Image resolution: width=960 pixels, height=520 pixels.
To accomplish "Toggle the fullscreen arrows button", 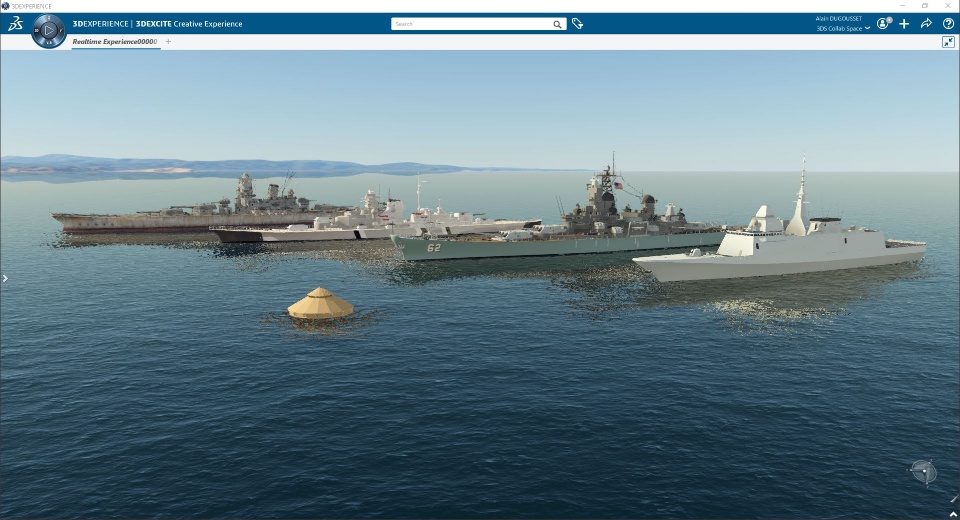I will click(948, 42).
